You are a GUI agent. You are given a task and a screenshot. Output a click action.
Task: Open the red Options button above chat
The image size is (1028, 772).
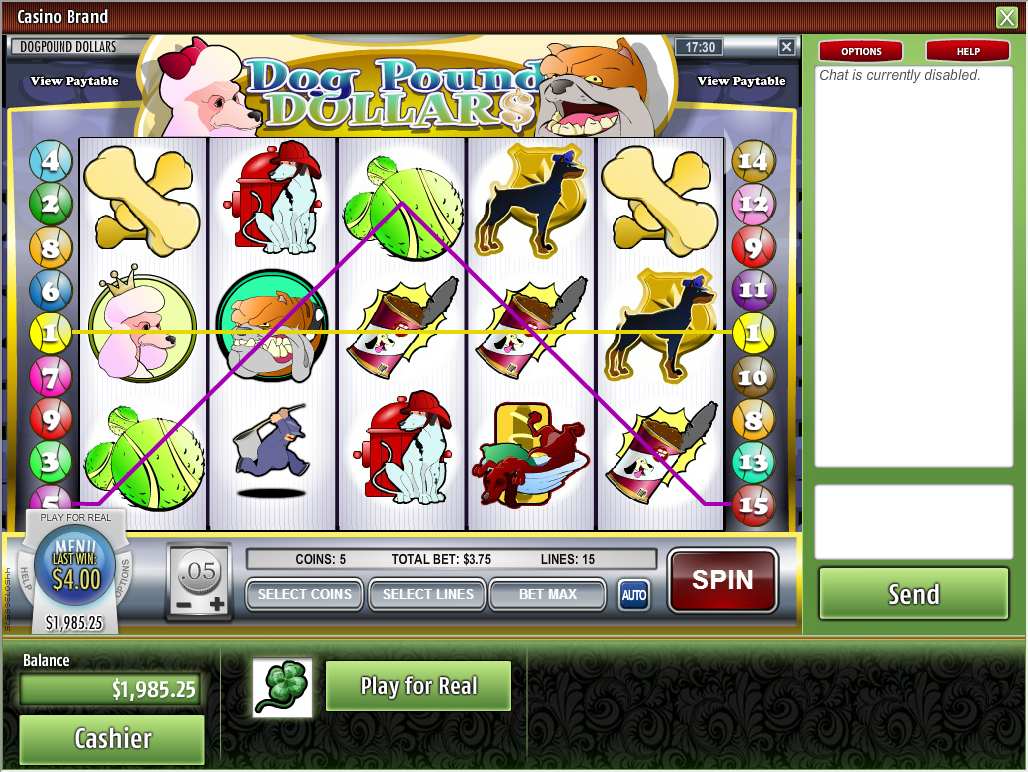pos(861,51)
